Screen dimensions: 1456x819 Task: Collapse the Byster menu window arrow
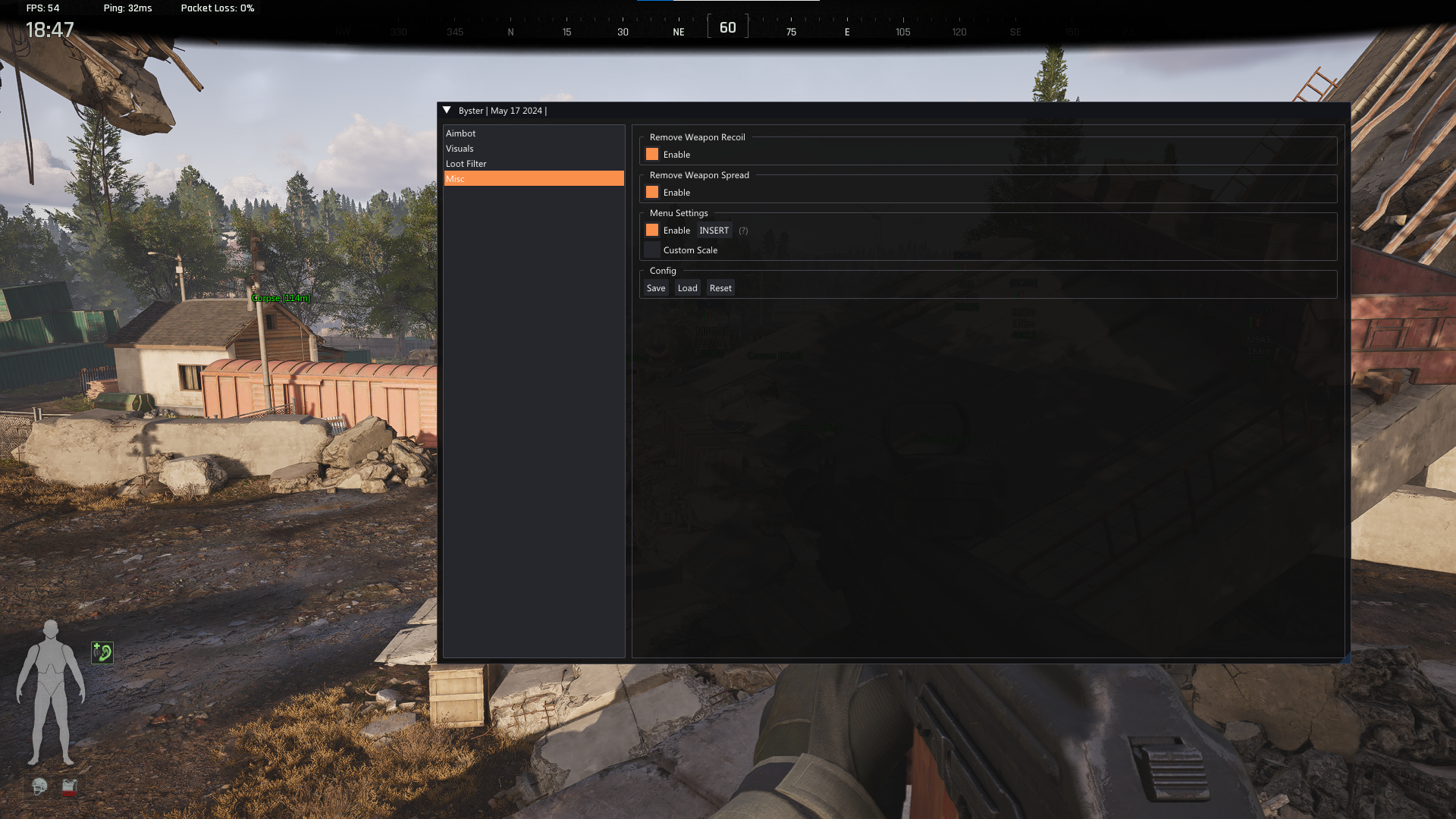(x=447, y=111)
